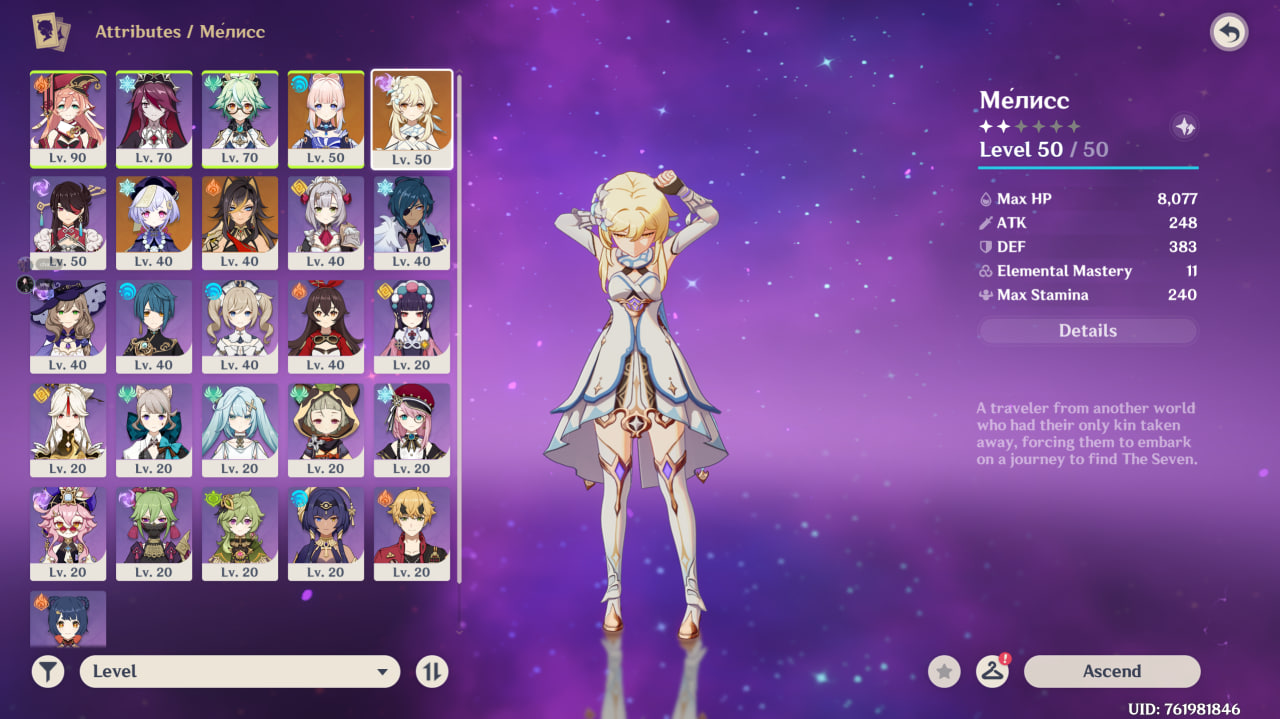The height and width of the screenshot is (719, 1280).
Task: Toggle the sort order arrows
Action: point(432,671)
